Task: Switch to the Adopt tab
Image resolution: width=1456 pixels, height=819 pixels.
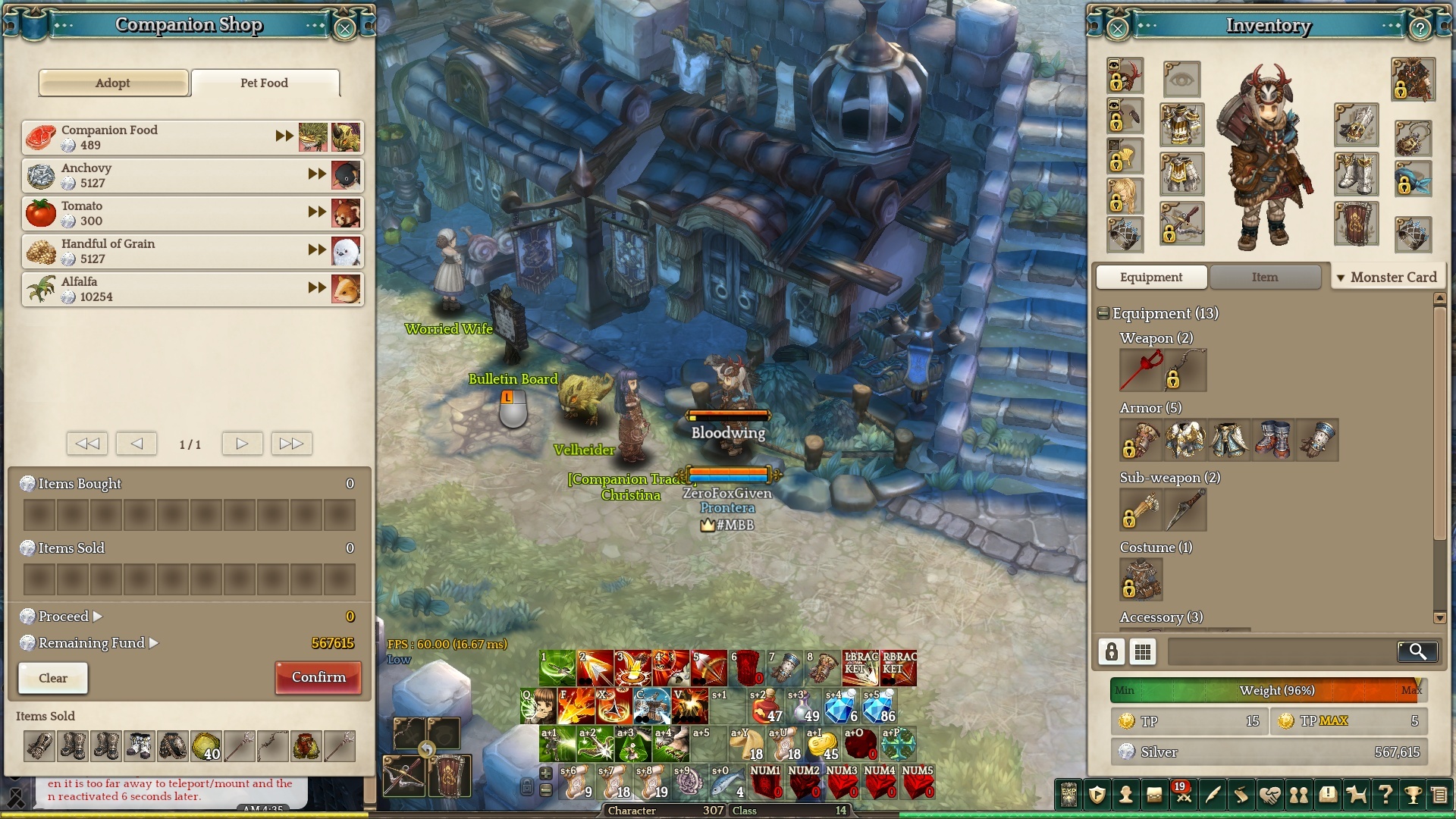Action: pos(113,83)
